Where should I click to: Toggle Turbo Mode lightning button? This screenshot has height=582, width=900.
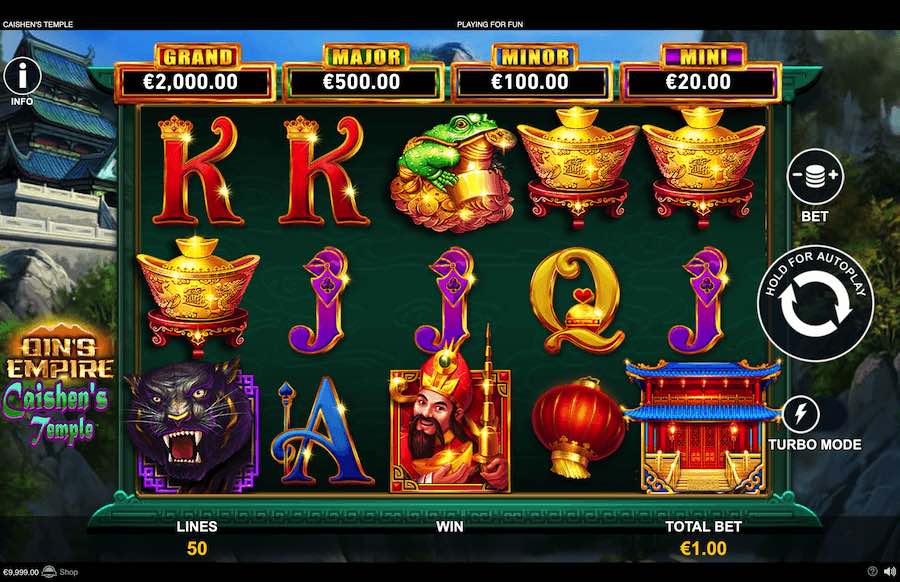tap(800, 413)
